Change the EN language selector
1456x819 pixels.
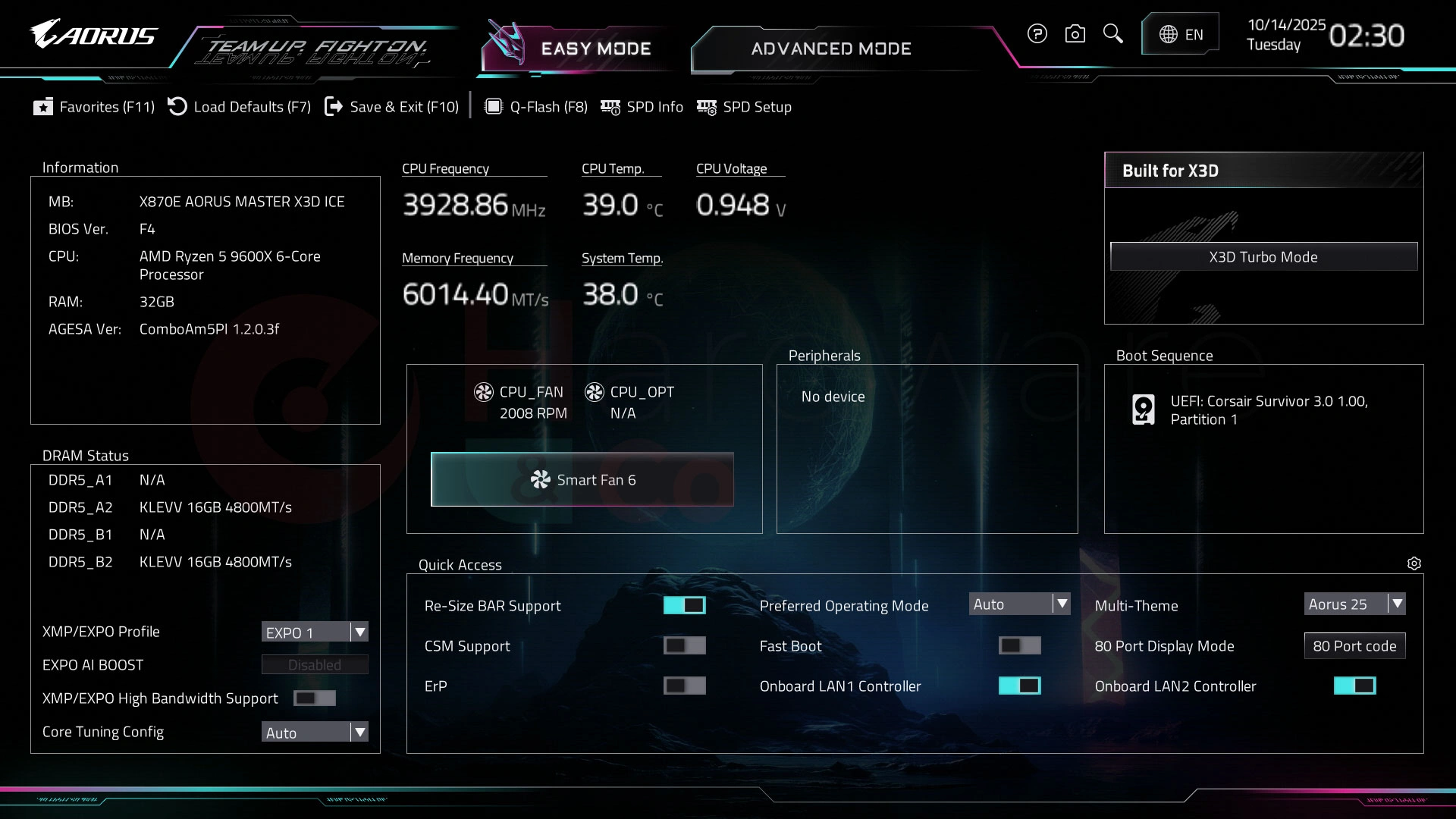[x=1181, y=34]
